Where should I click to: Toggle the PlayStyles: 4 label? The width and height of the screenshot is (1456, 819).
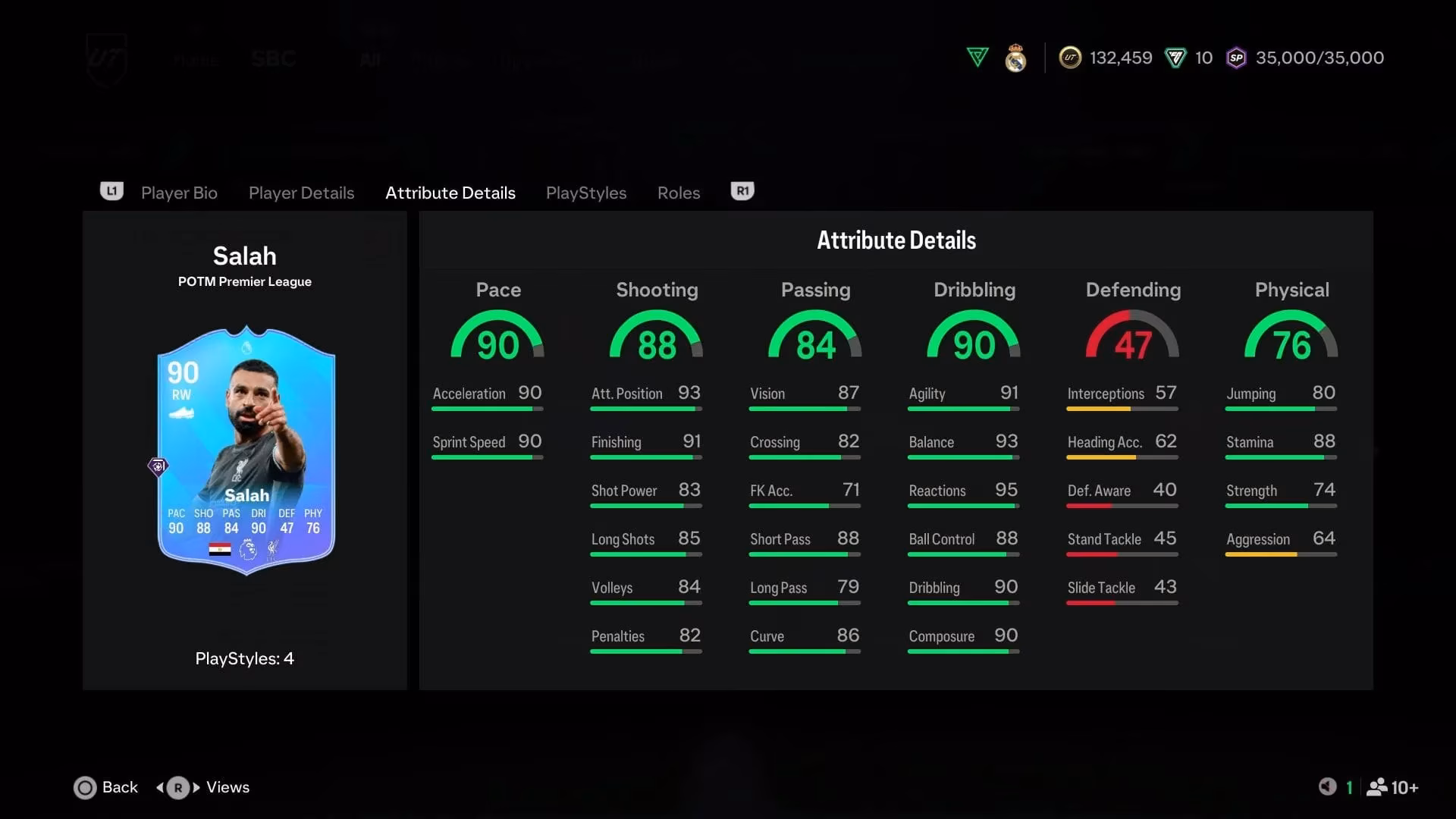244,658
